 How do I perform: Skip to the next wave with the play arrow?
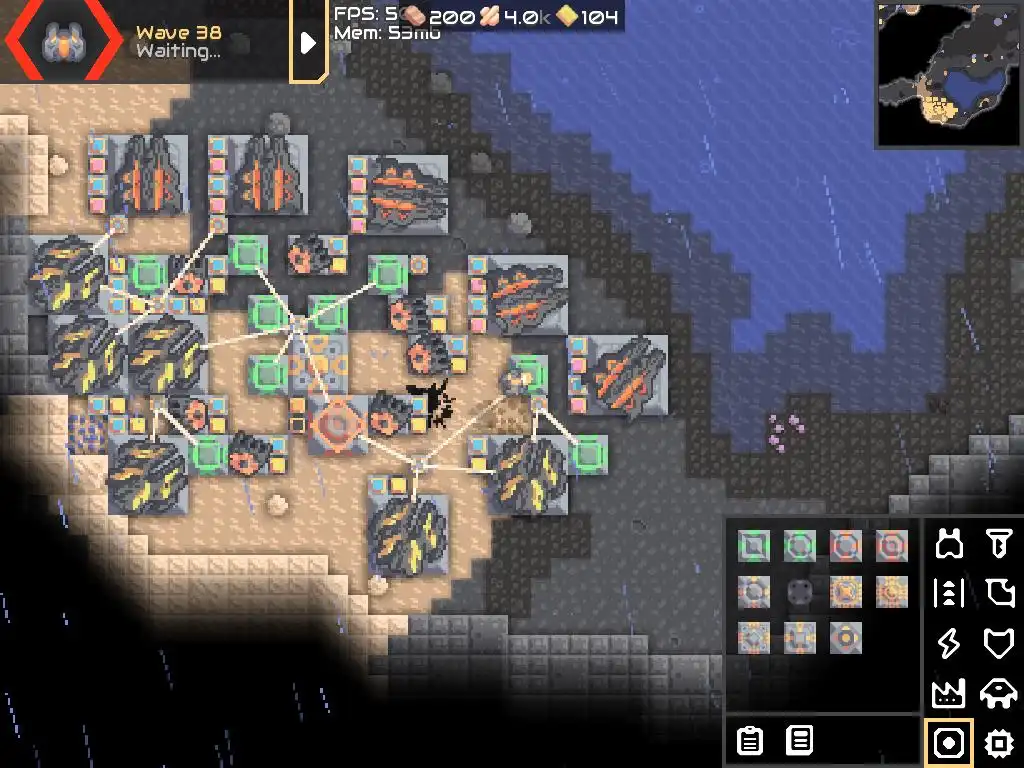(308, 42)
